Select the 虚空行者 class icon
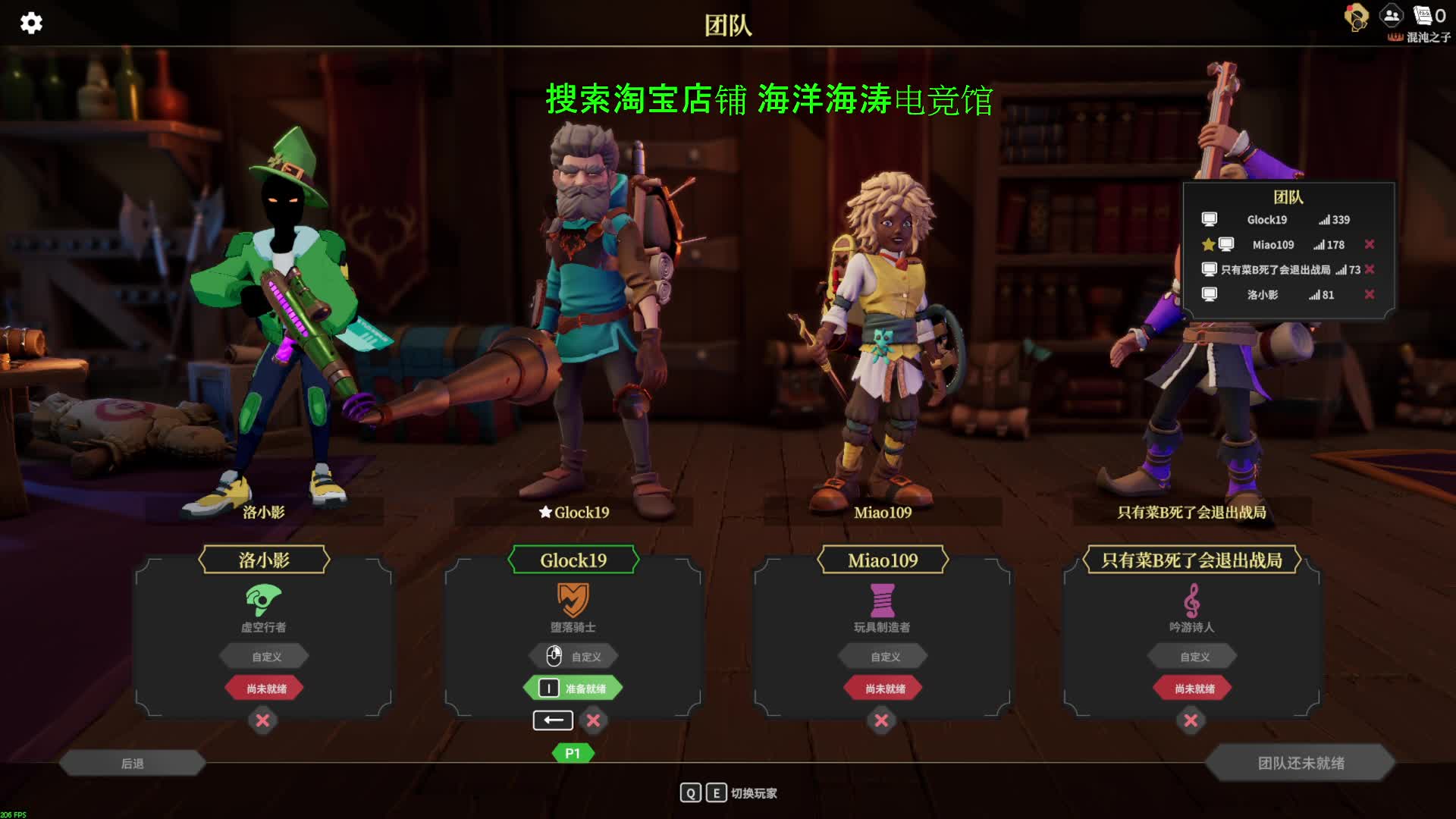Image resolution: width=1456 pixels, height=819 pixels. point(263,600)
